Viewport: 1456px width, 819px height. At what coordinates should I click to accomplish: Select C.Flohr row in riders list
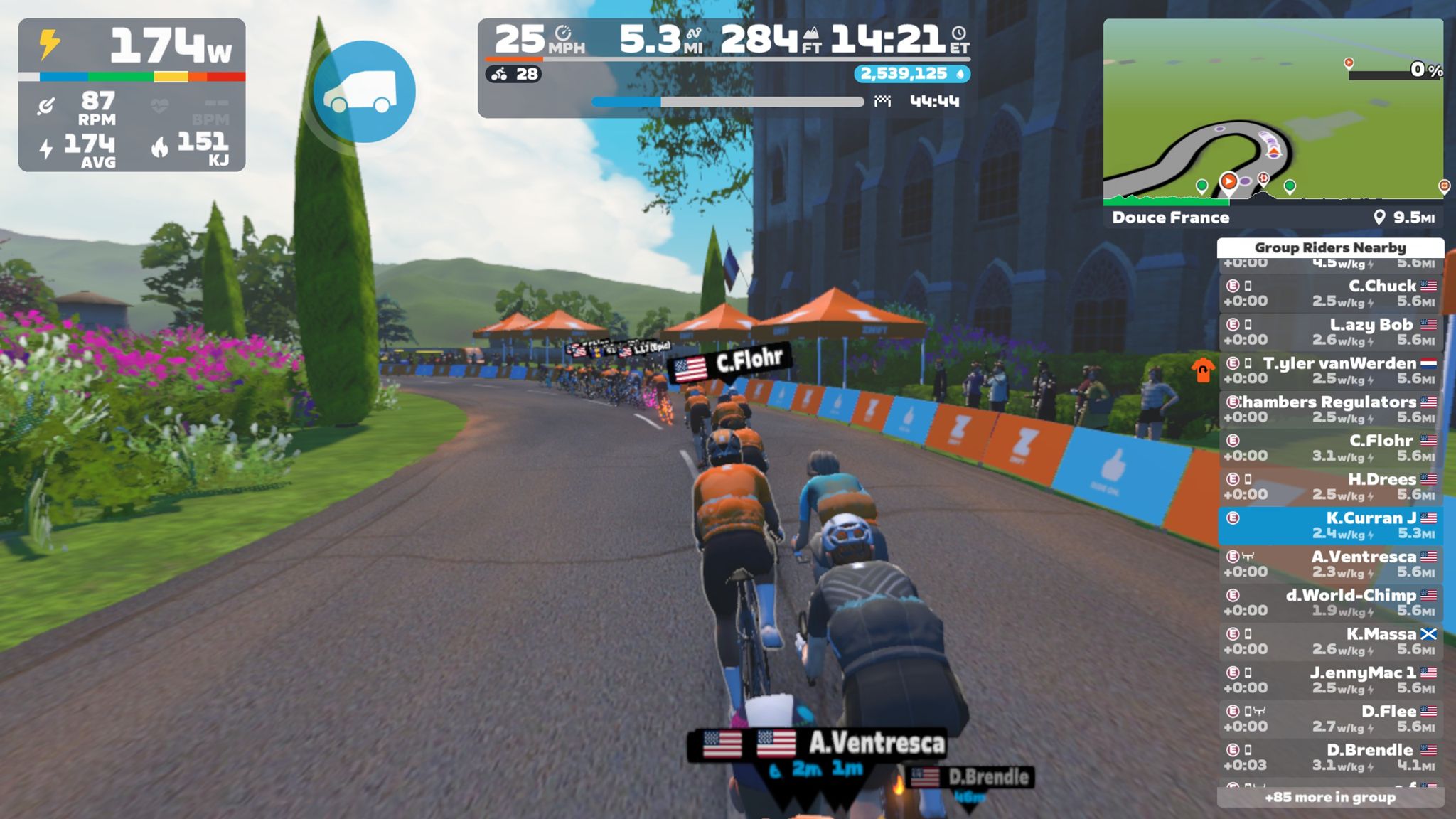[x=1329, y=448]
